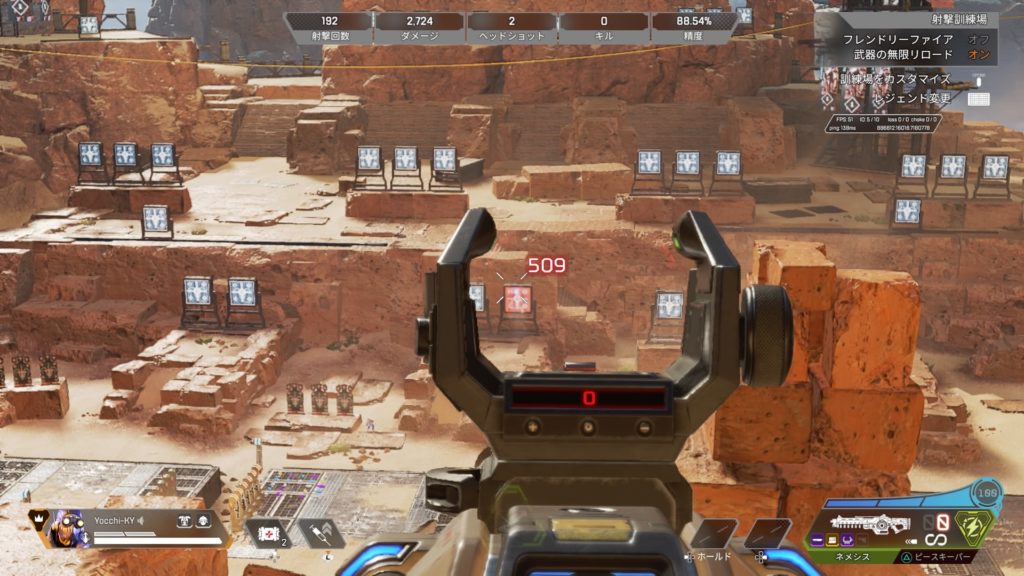This screenshot has width=1024, height=576.
Task: Open the range customization option (訓練場をカスタマイズ)
Action: [895, 78]
